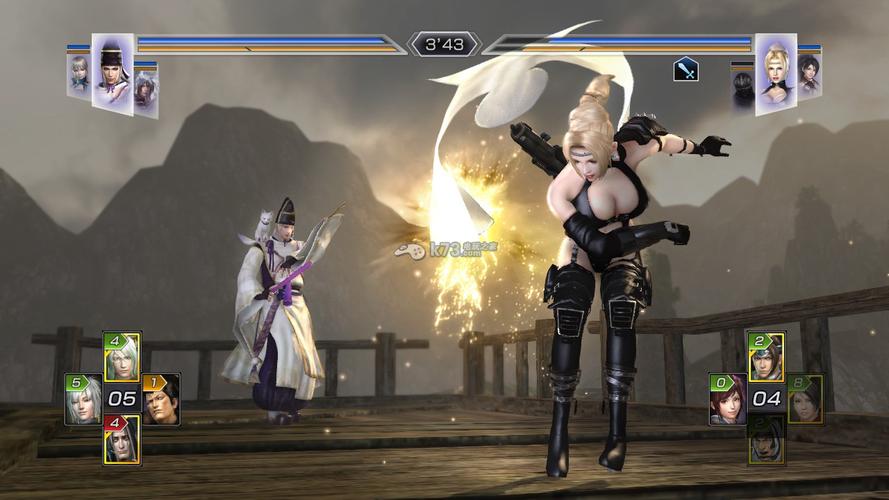
Task: Click the blonde fighter's active portrait
Action: (775, 73)
